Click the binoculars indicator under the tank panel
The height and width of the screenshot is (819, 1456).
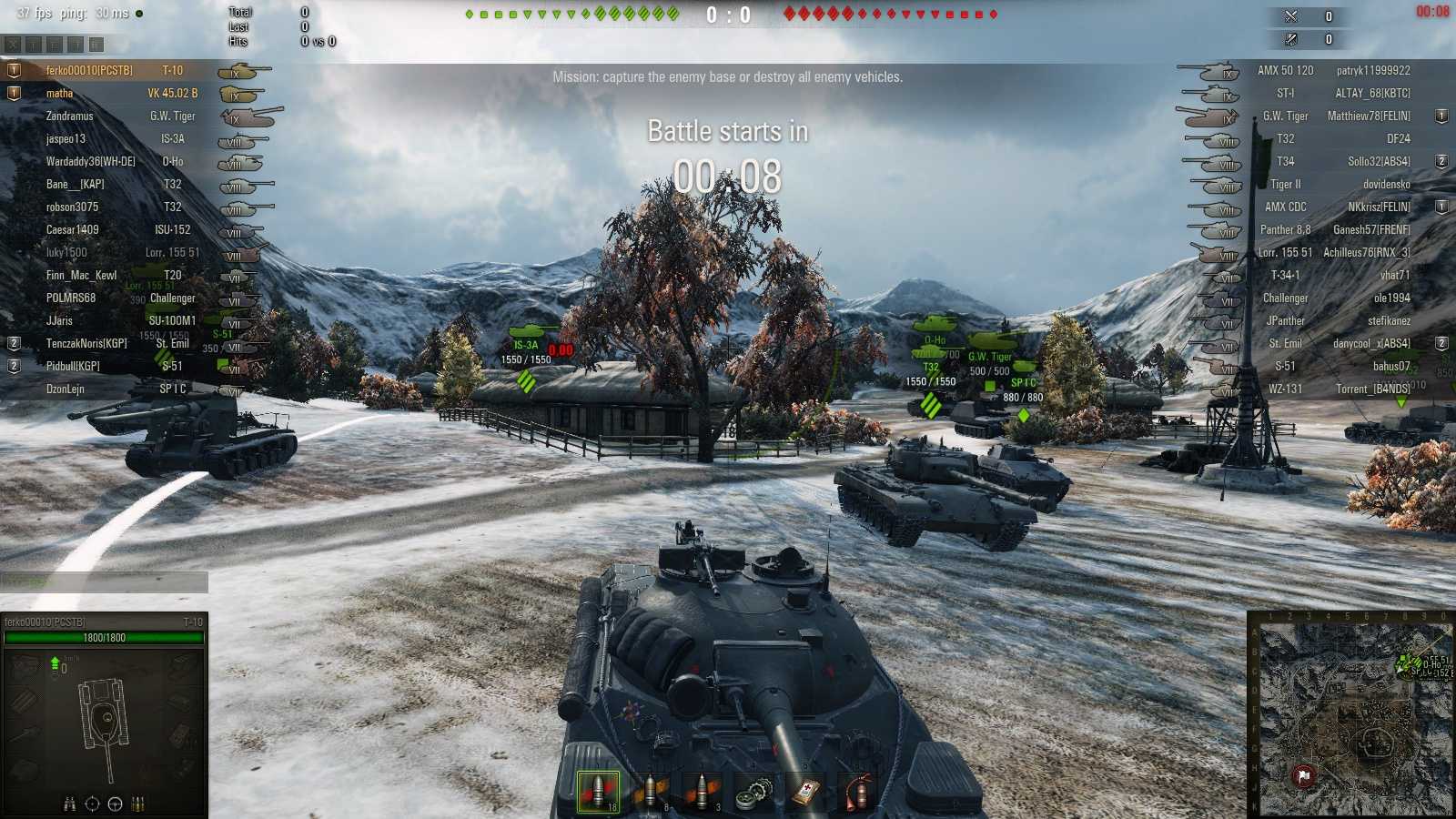click(70, 804)
